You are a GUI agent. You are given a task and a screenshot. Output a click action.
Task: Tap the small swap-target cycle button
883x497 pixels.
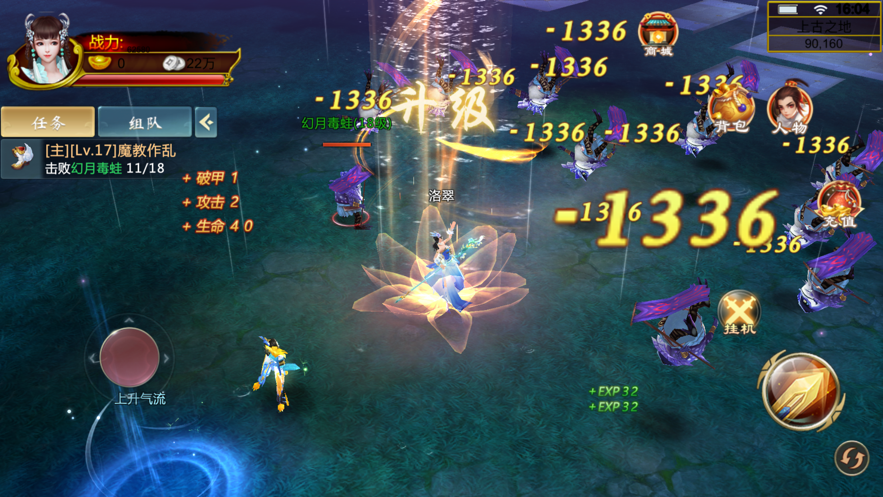851,458
